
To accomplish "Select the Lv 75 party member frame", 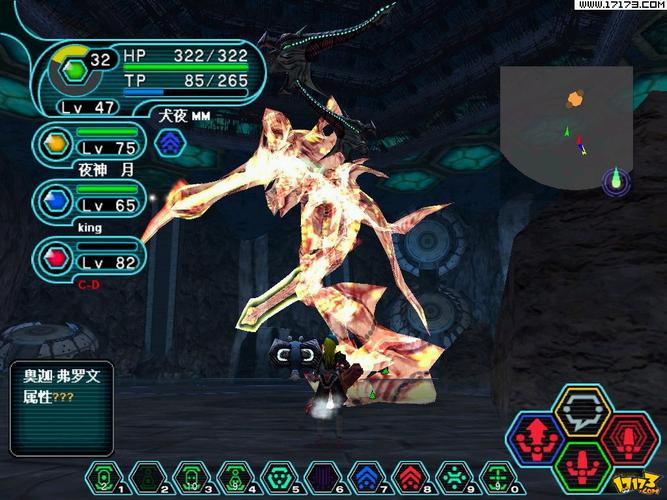I will 88,144.
